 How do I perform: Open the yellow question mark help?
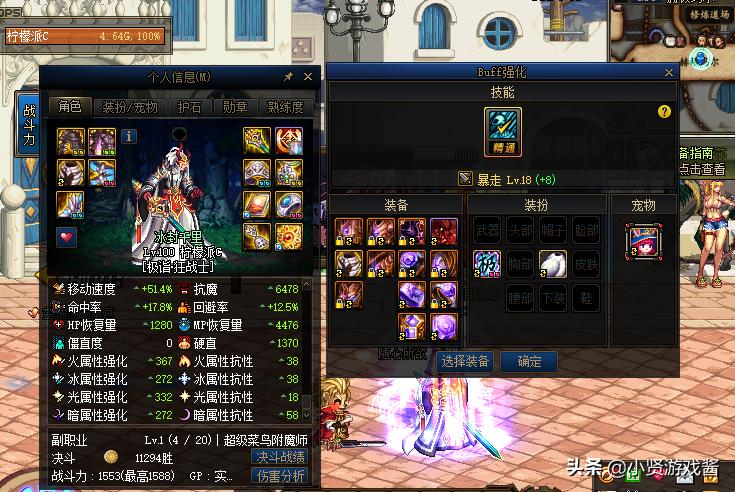pos(664,112)
